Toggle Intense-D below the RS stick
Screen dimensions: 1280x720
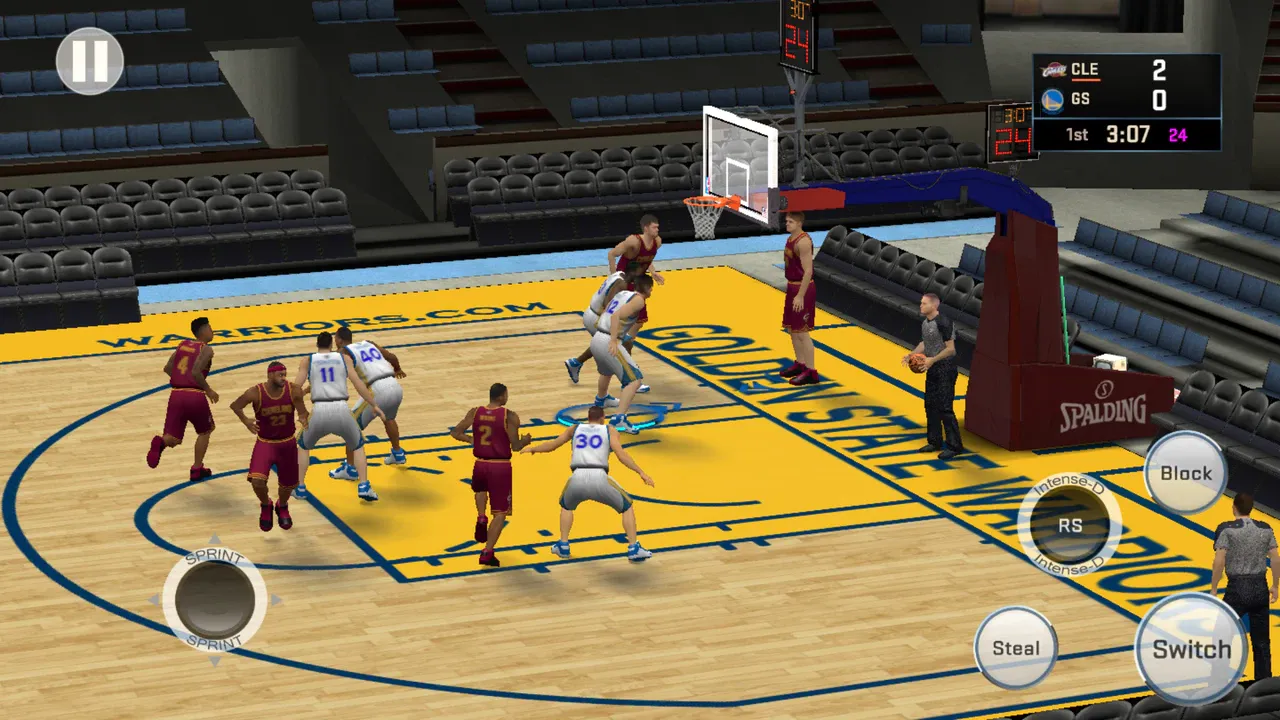1070,564
